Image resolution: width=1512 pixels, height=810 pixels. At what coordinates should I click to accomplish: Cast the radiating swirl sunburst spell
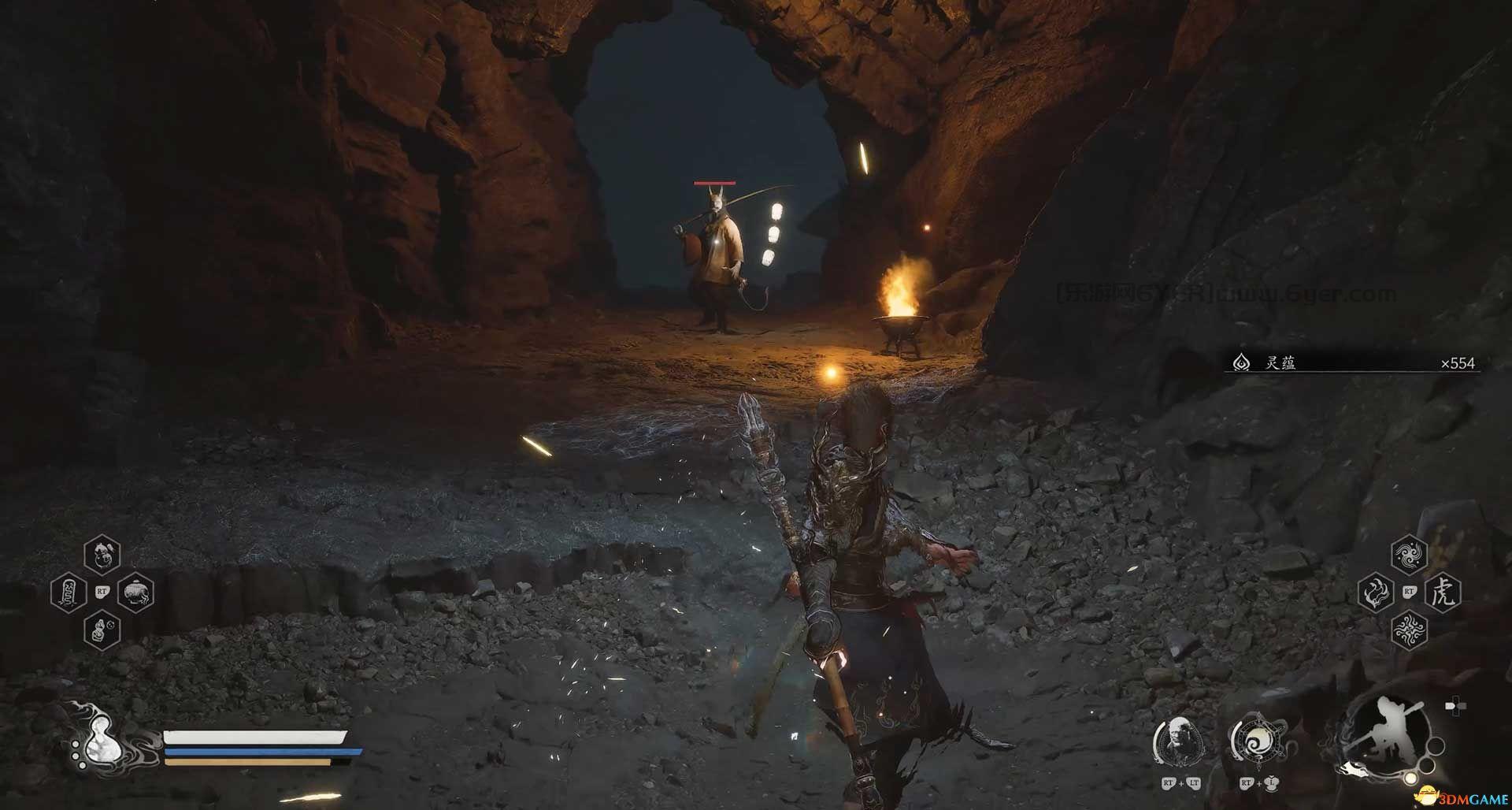pyautogui.click(x=1409, y=631)
